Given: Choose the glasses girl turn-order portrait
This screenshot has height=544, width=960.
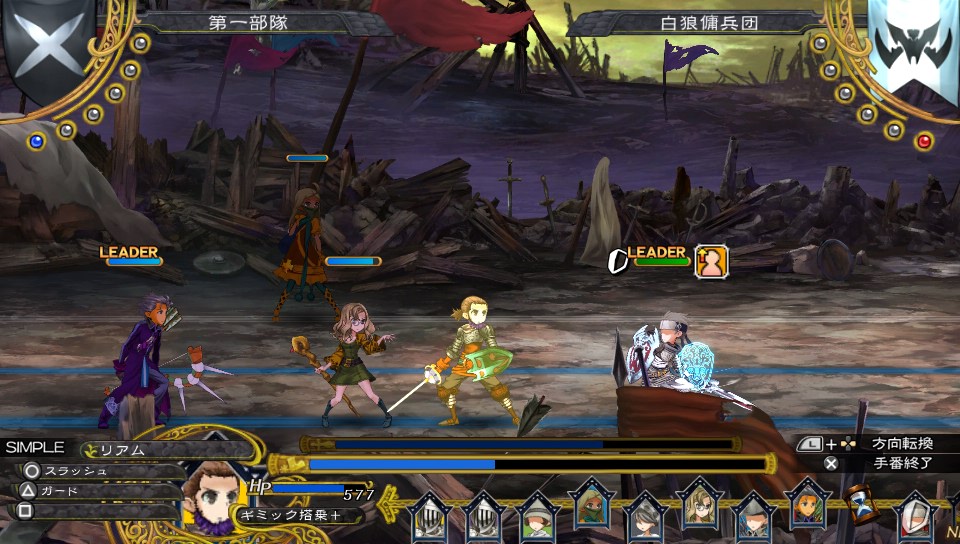Looking at the screenshot, I should (698, 505).
